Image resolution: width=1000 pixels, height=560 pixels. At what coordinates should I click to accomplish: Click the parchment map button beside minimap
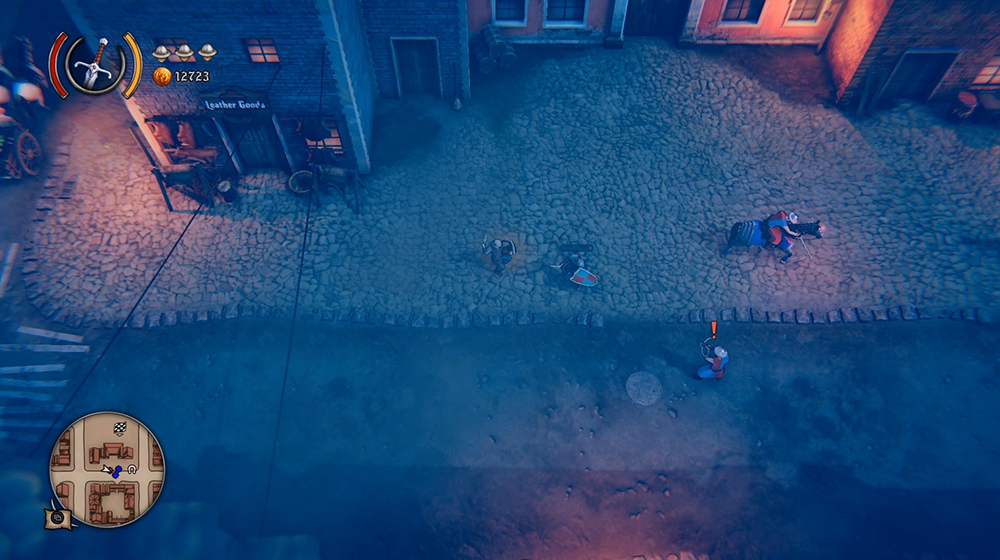[x=56, y=517]
